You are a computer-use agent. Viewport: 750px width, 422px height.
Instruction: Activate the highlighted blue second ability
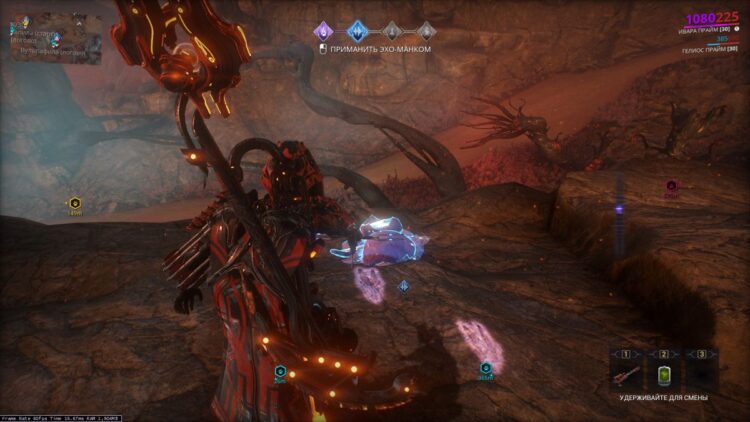358,30
